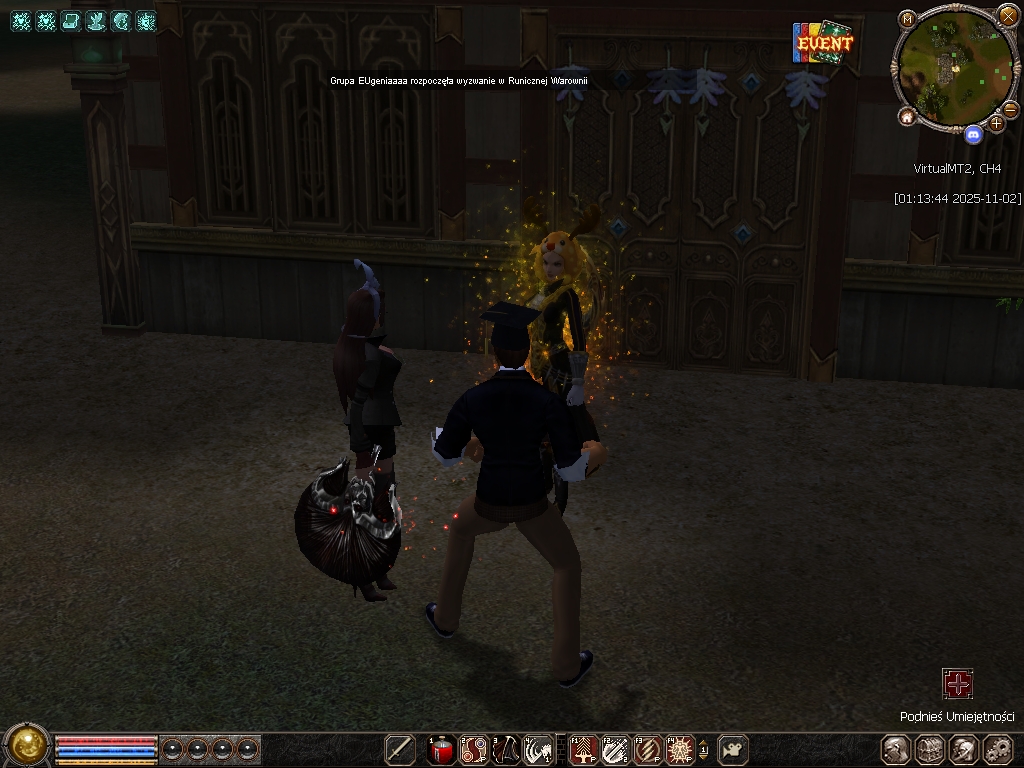Screen dimensions: 1024x768
Task: Open the EVENT cards panel
Action: [x=823, y=43]
